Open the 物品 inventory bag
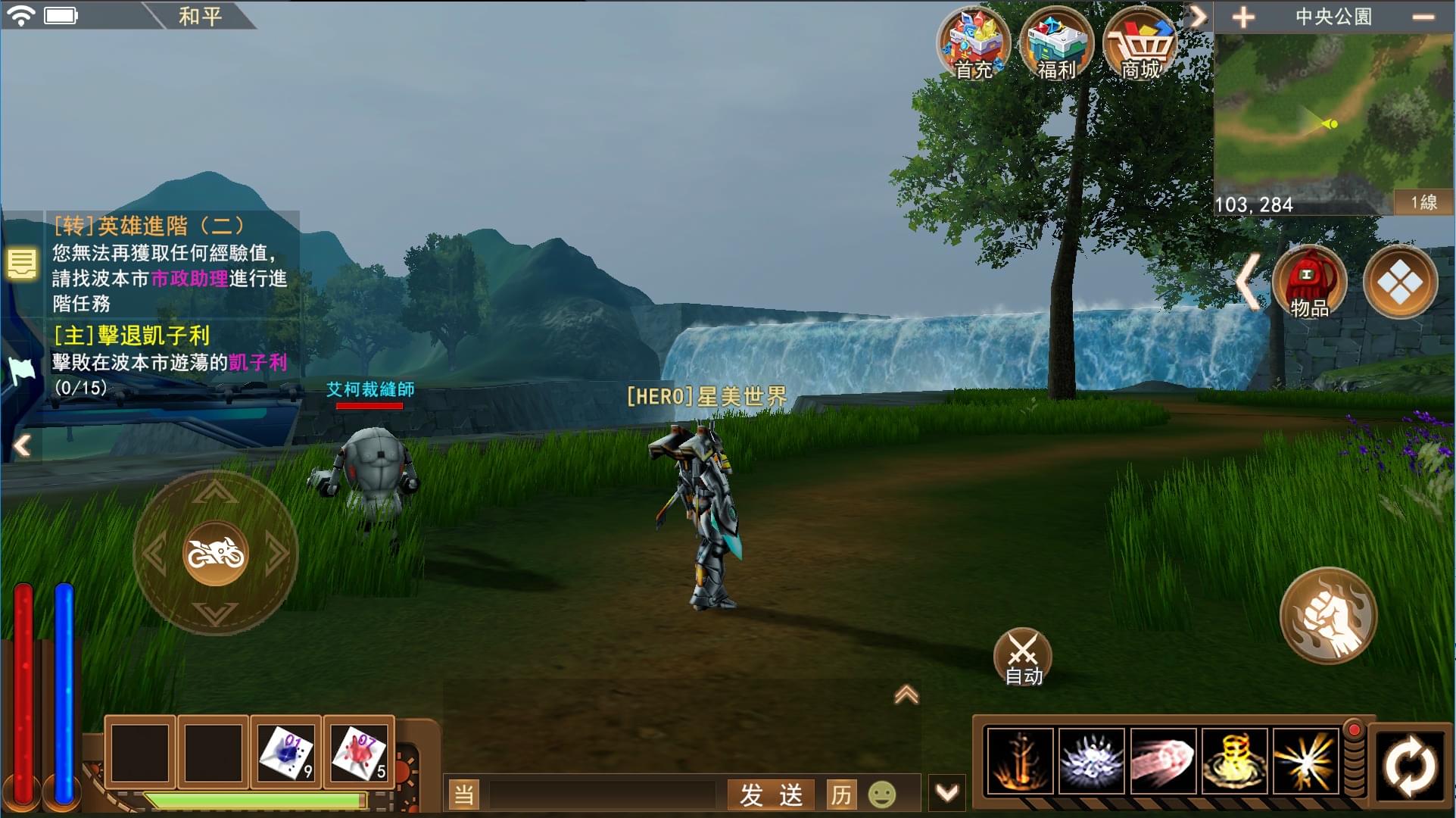Viewport: 1456px width, 818px height. (1309, 283)
